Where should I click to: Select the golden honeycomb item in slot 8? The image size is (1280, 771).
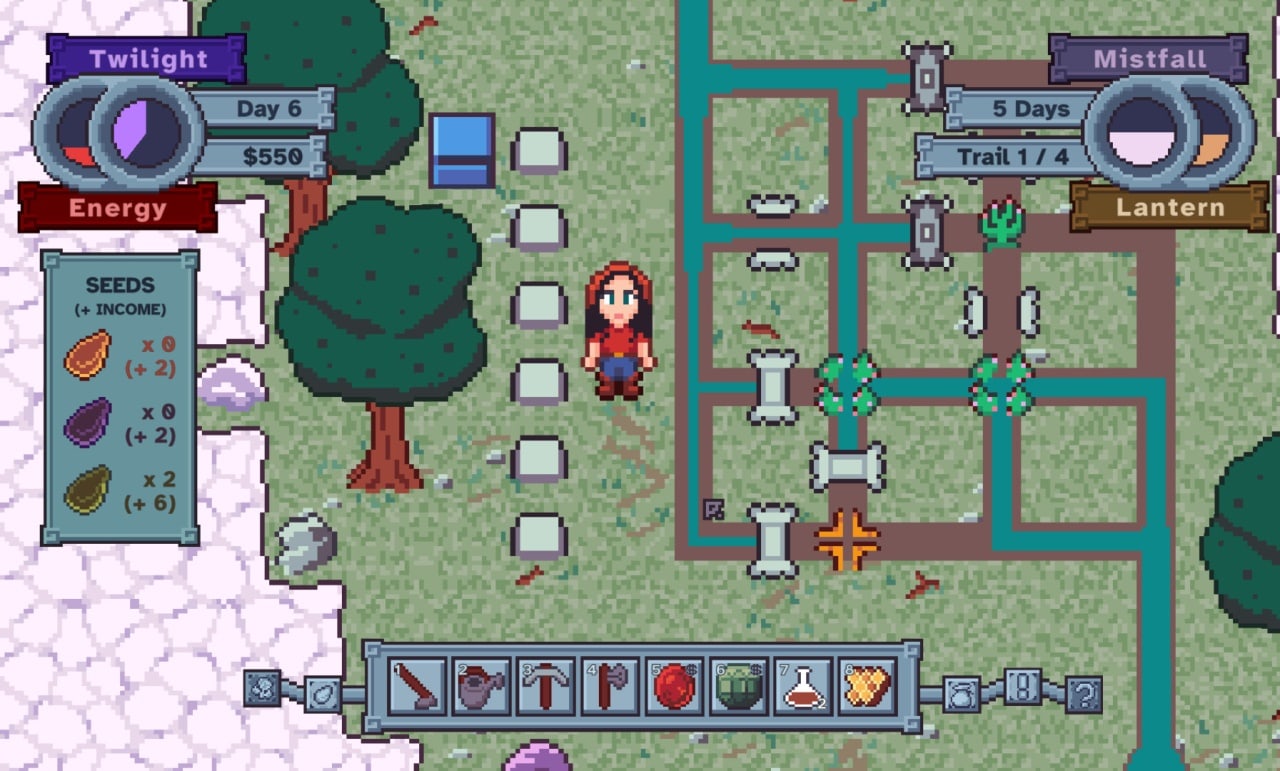pos(866,687)
